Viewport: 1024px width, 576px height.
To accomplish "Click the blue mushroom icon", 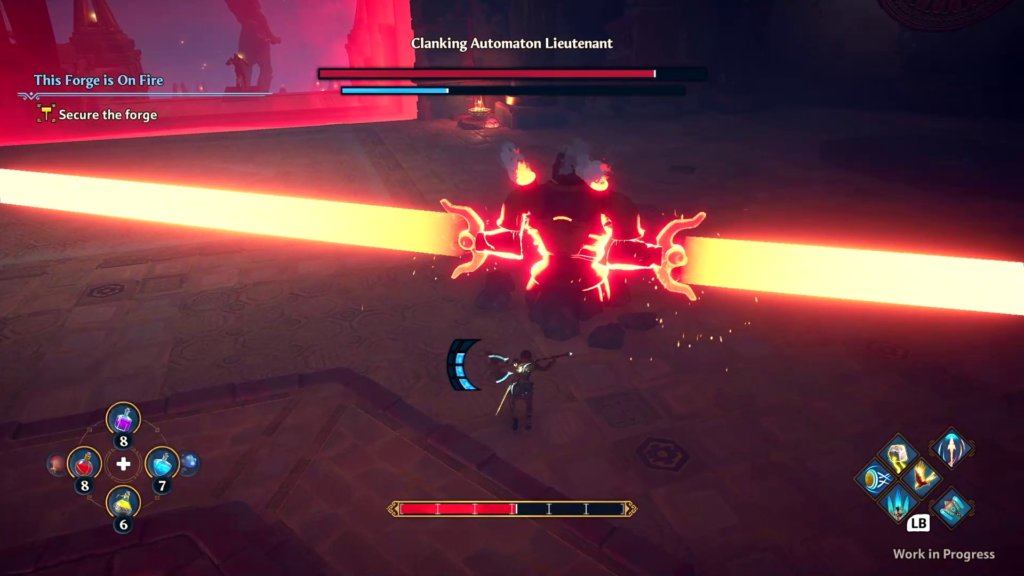I will (189, 464).
